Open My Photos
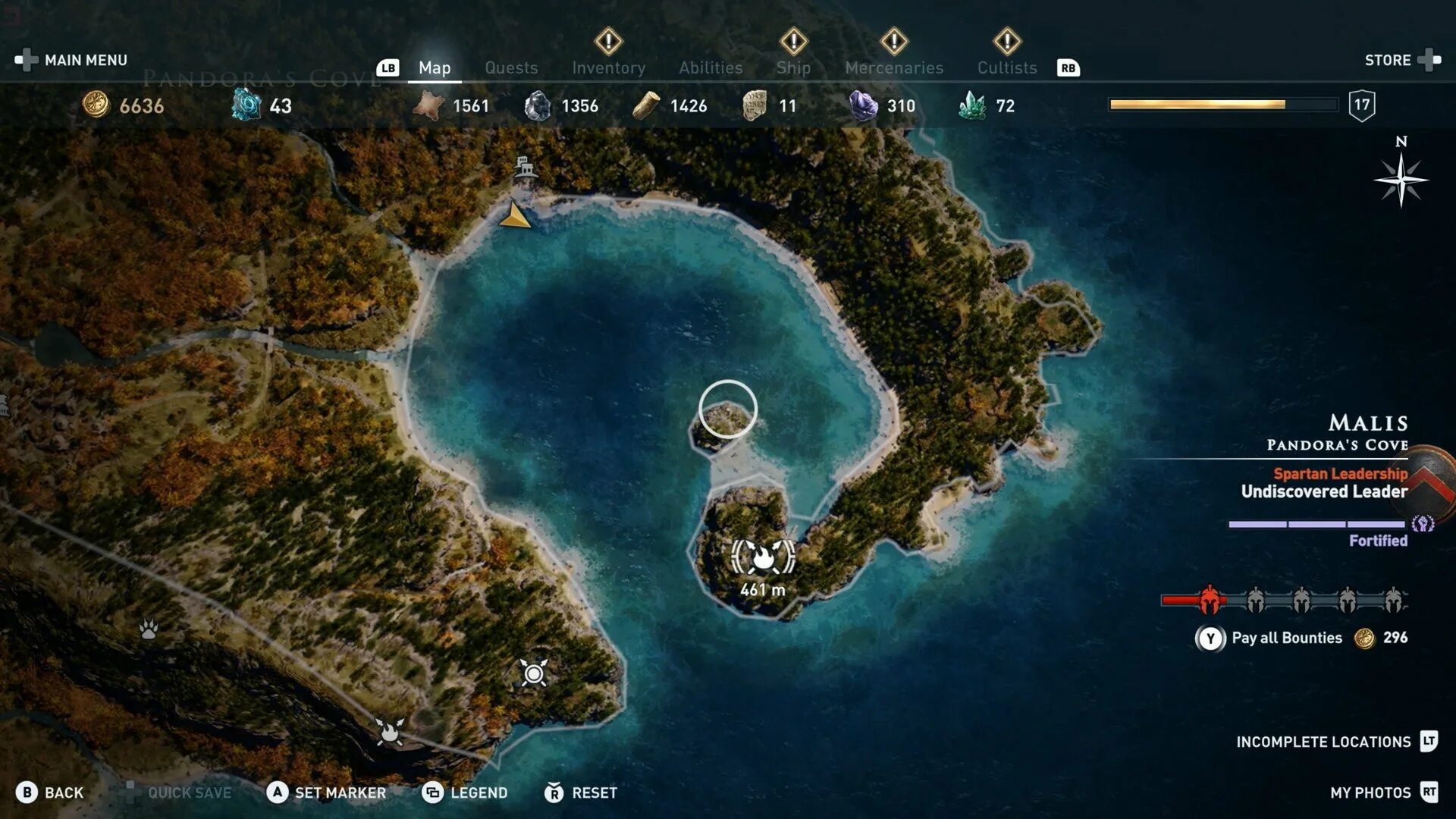The image size is (1456, 819). (x=1370, y=792)
